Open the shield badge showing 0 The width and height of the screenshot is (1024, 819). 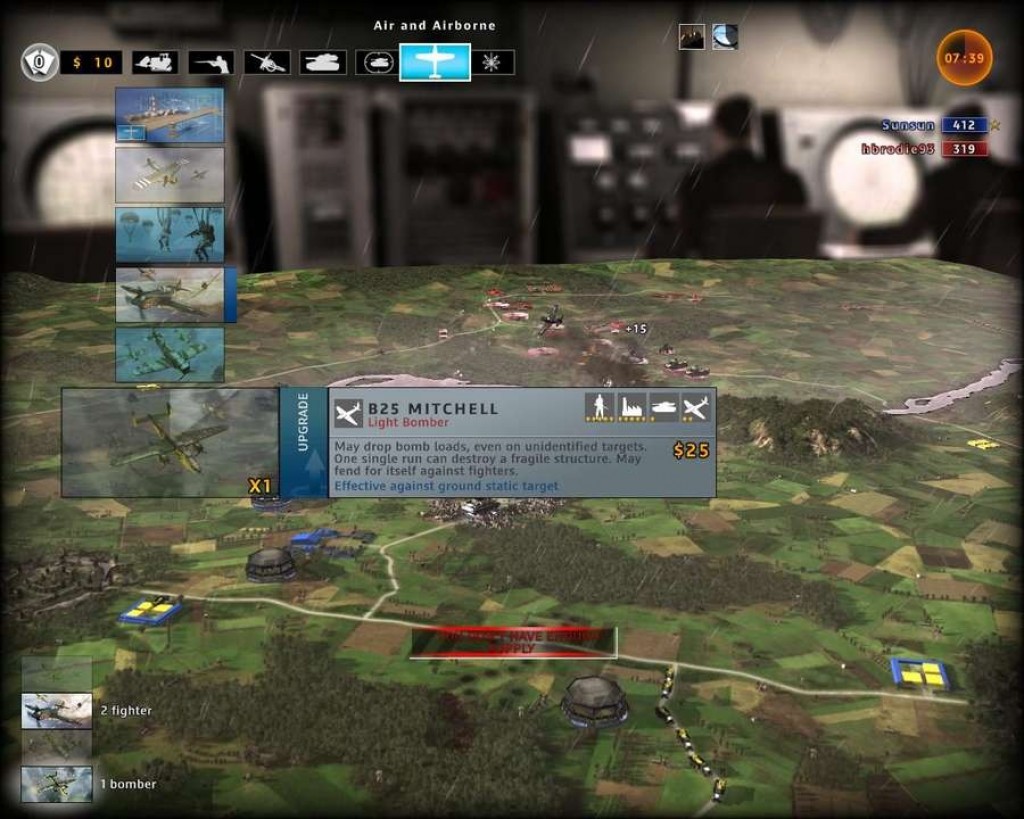click(x=39, y=62)
